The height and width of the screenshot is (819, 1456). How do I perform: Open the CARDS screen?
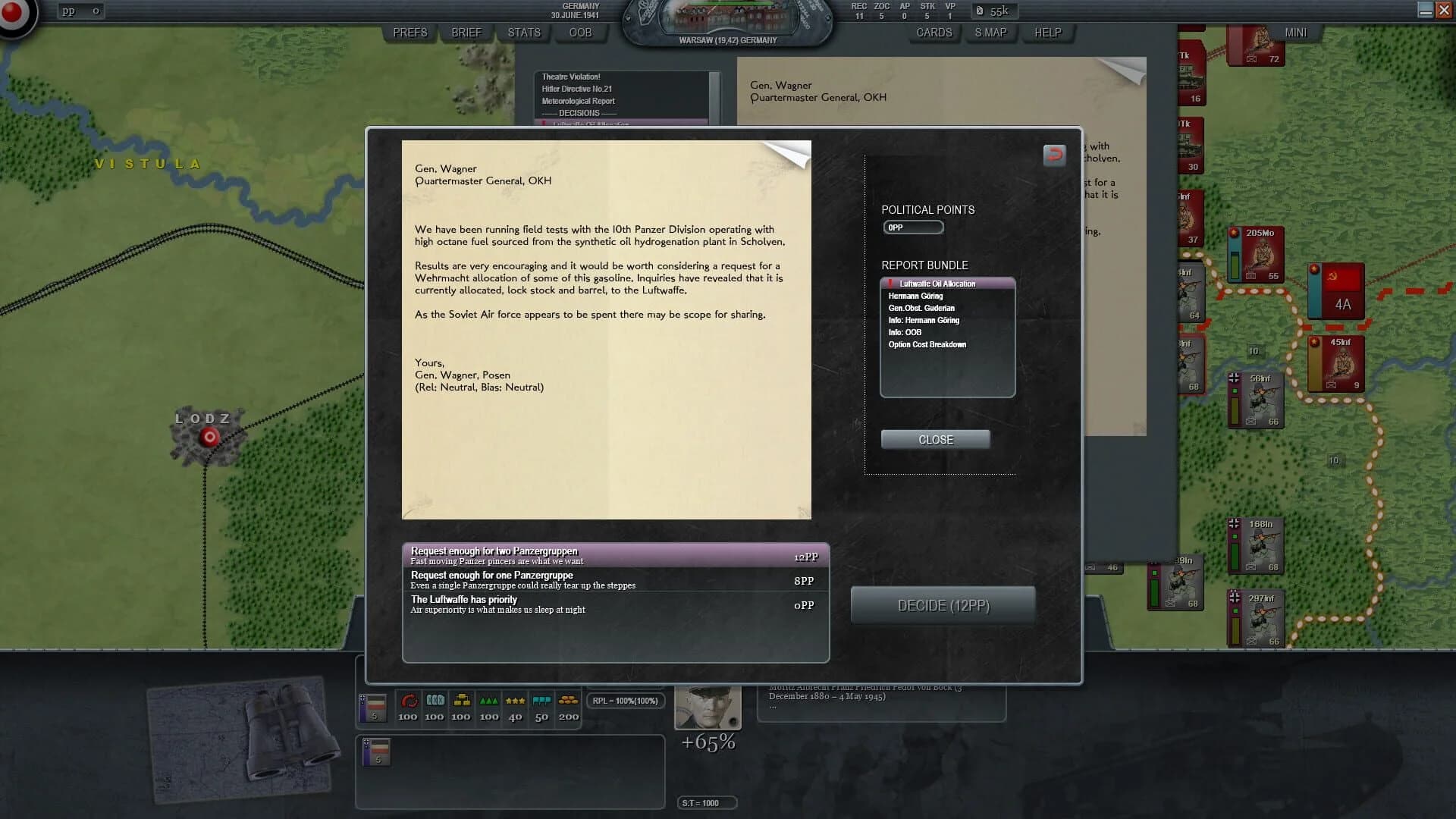[934, 33]
